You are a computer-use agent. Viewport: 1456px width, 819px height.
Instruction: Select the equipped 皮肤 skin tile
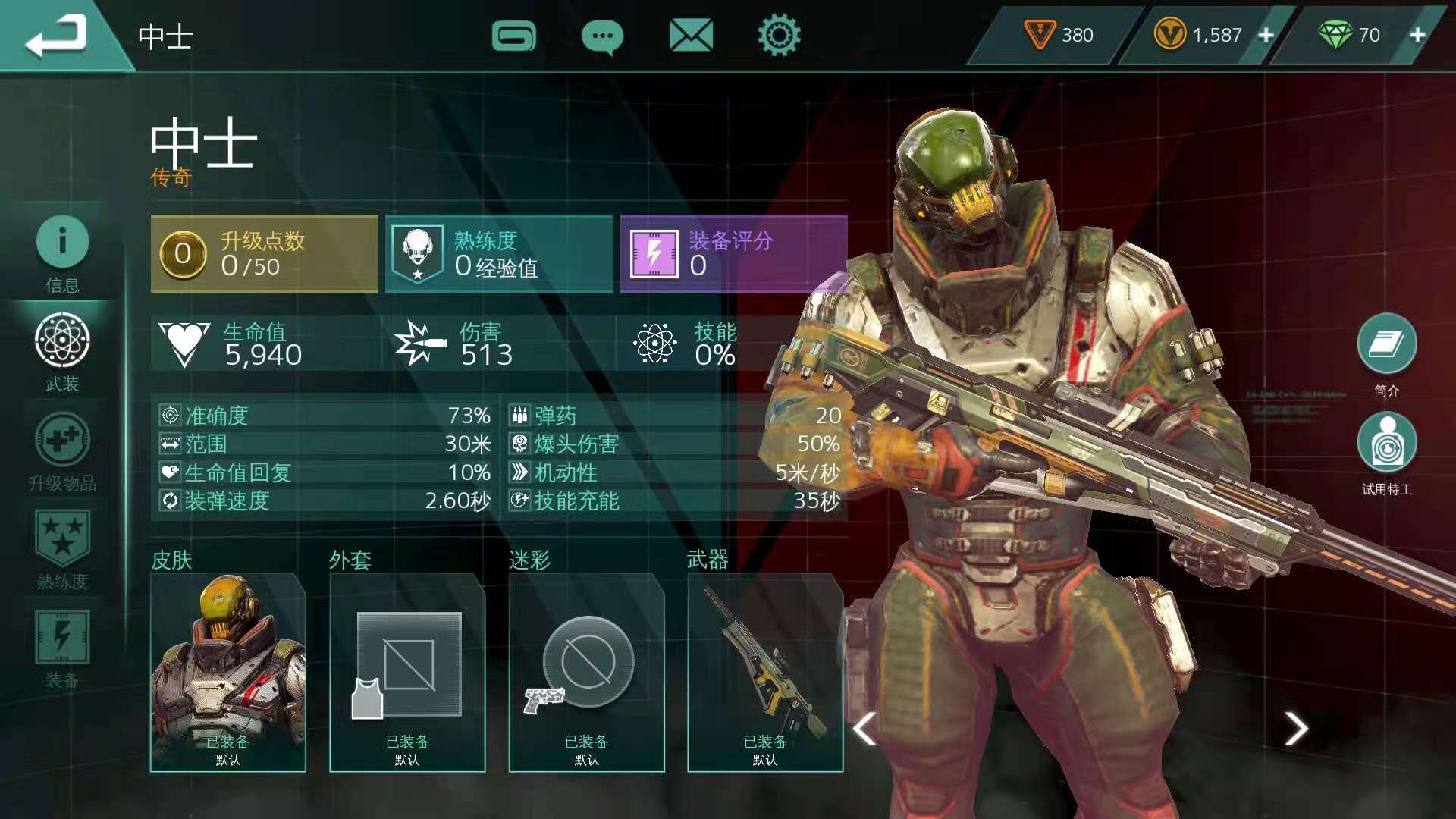coord(228,673)
